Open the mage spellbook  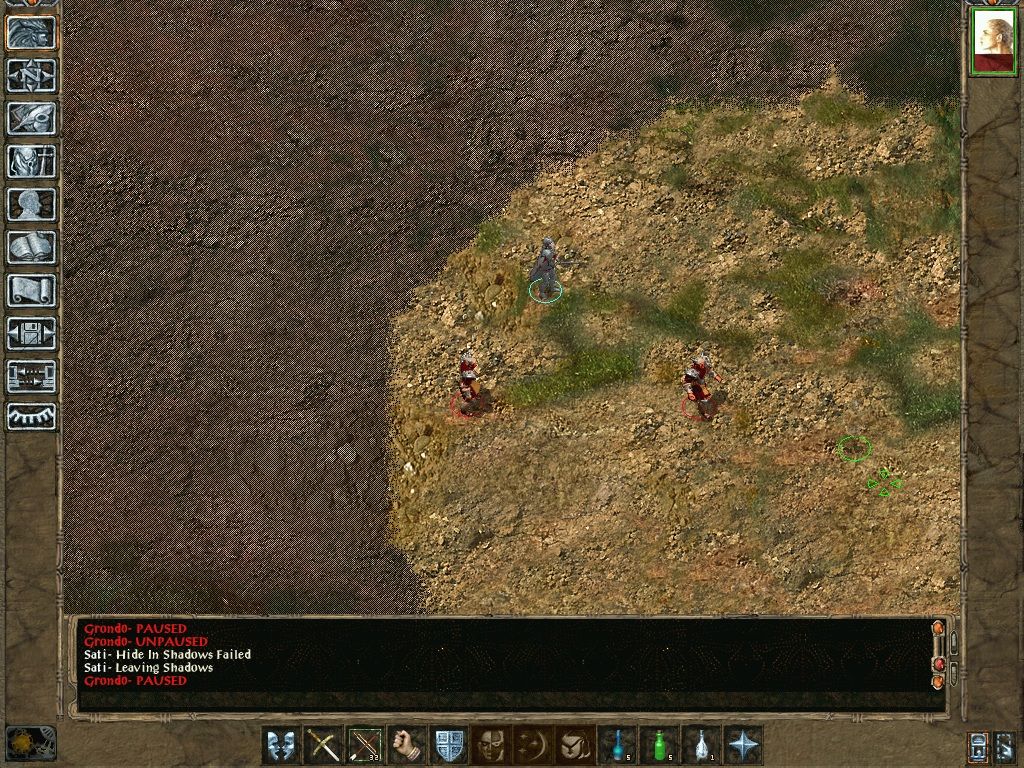pyautogui.click(x=31, y=246)
